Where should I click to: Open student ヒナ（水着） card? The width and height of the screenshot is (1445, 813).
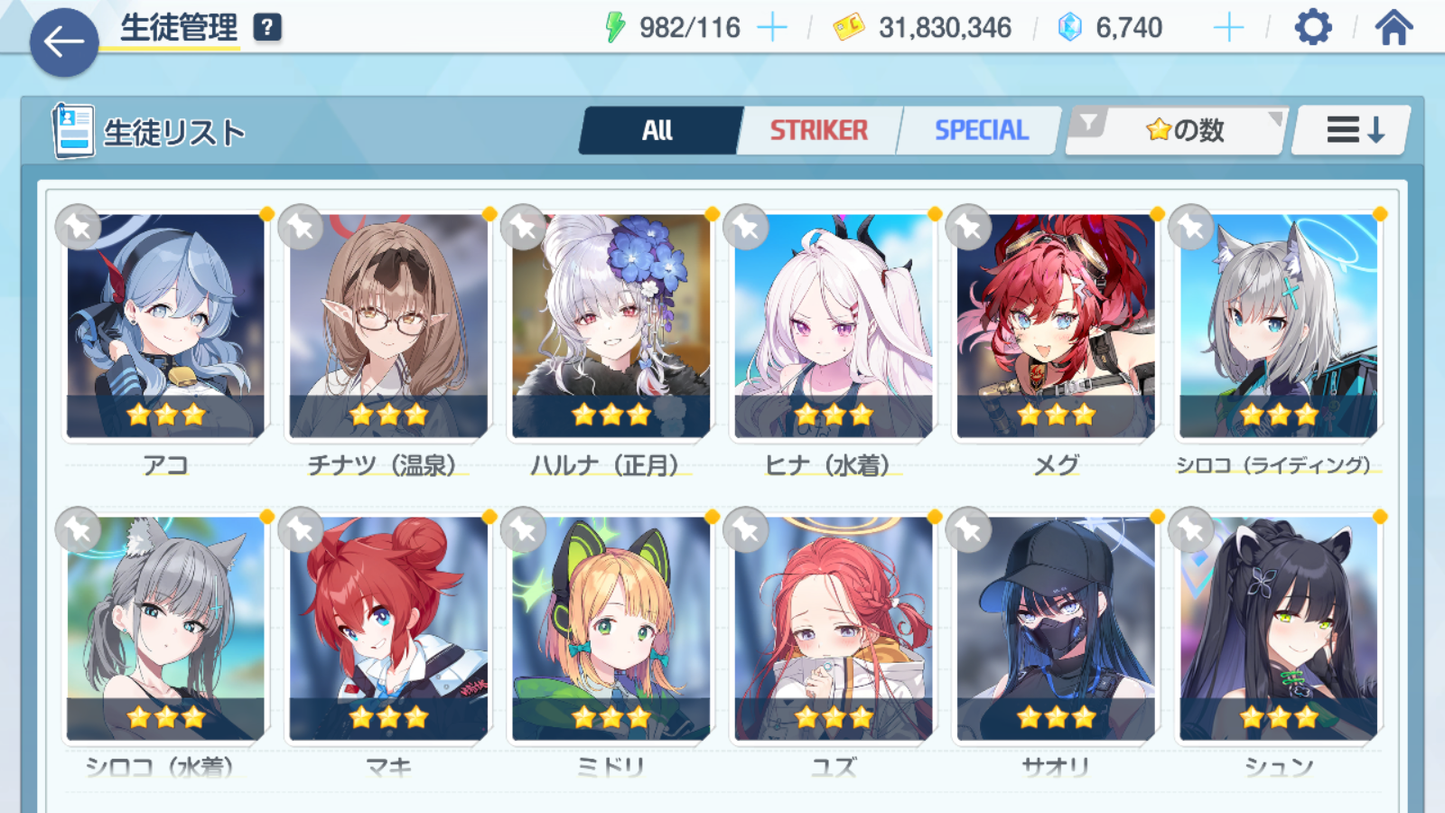[833, 326]
